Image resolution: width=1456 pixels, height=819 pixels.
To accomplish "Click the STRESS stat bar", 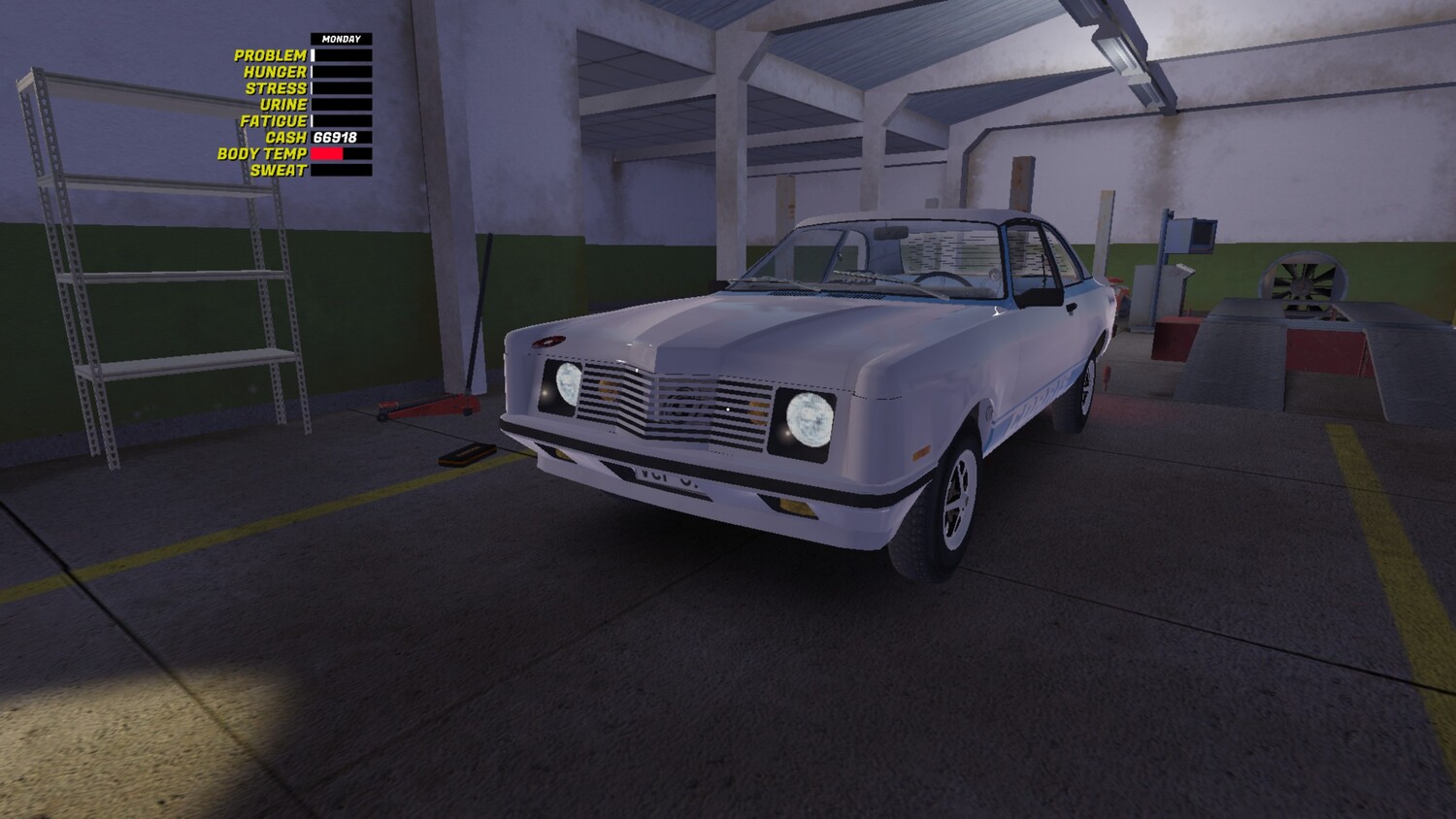I will click(x=340, y=86).
